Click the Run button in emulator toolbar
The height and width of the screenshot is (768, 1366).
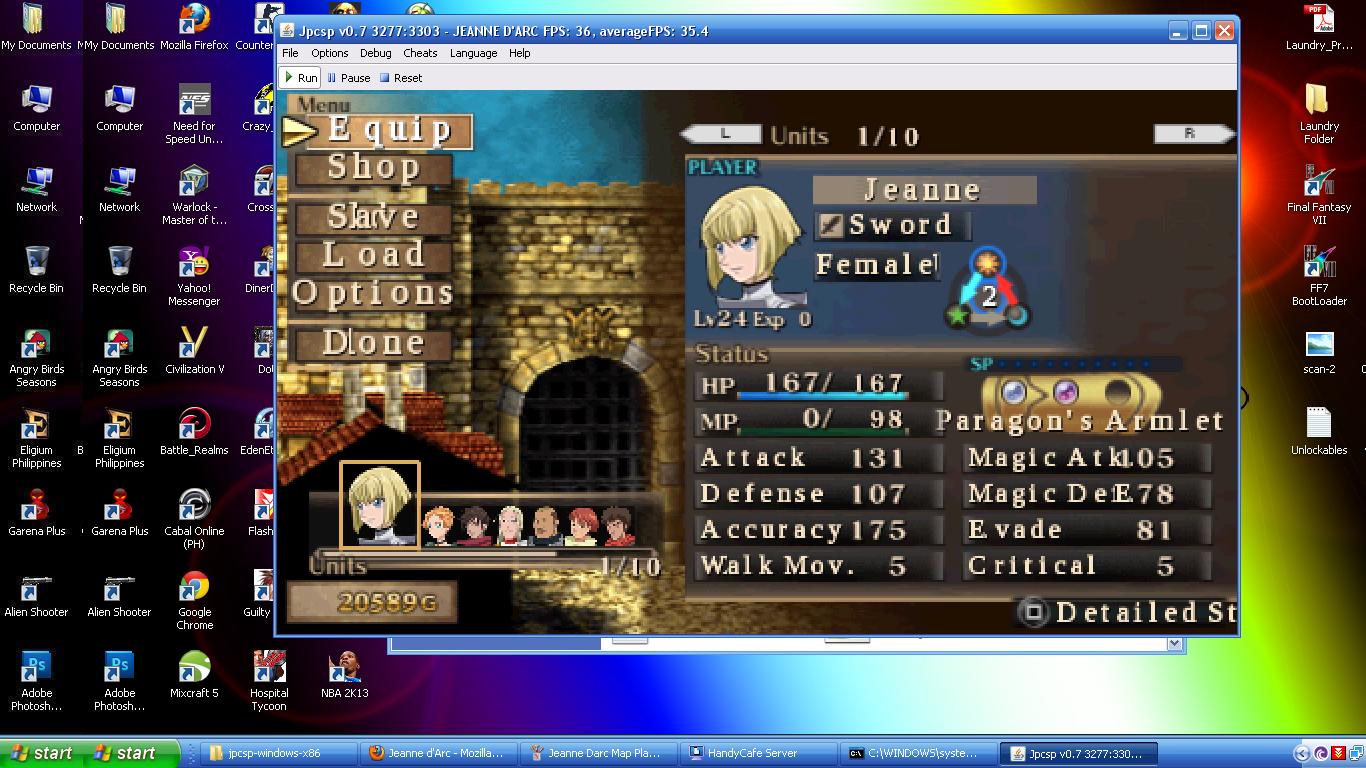tap(300, 78)
